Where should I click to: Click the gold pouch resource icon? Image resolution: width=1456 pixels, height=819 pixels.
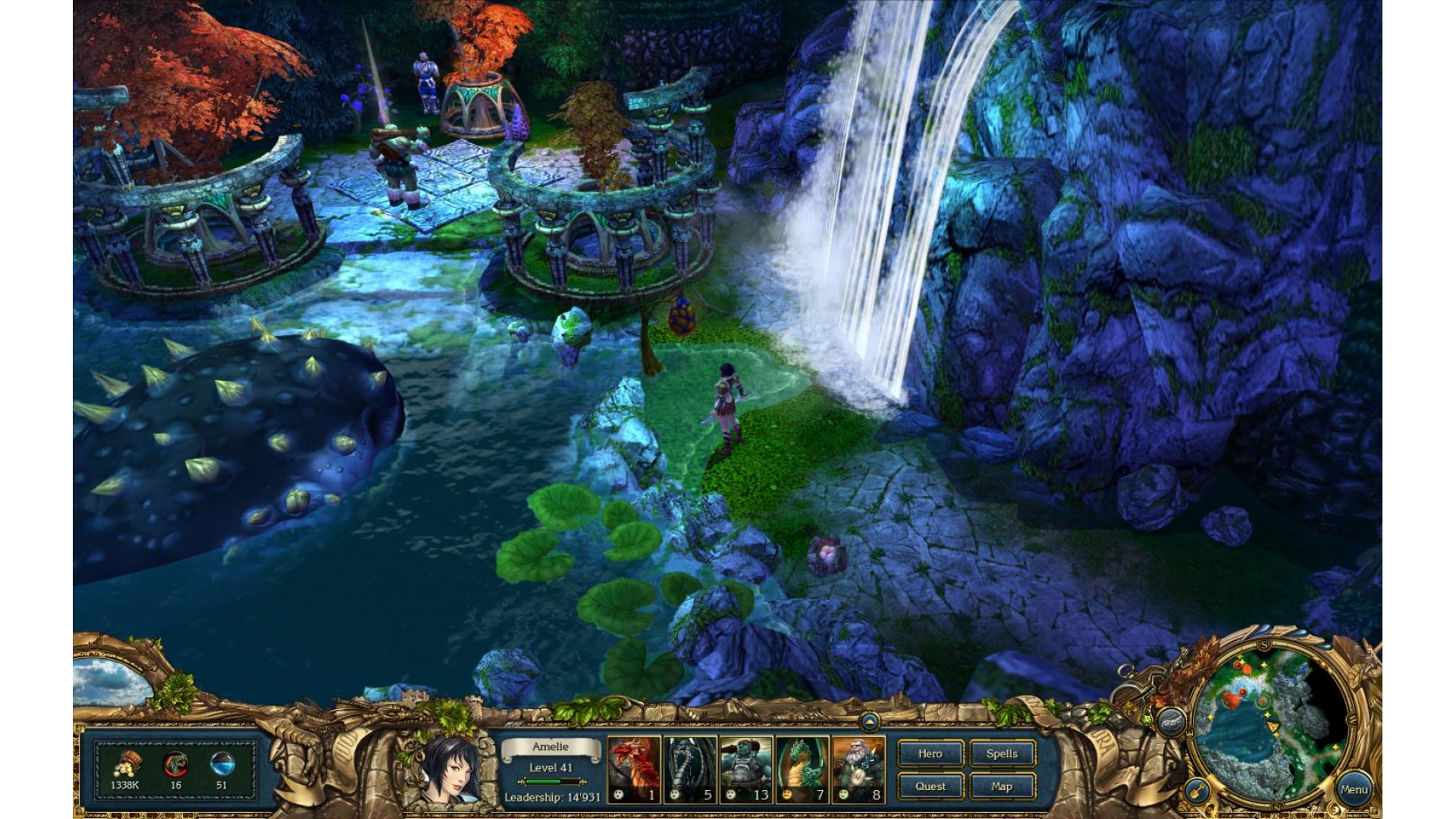(x=127, y=764)
